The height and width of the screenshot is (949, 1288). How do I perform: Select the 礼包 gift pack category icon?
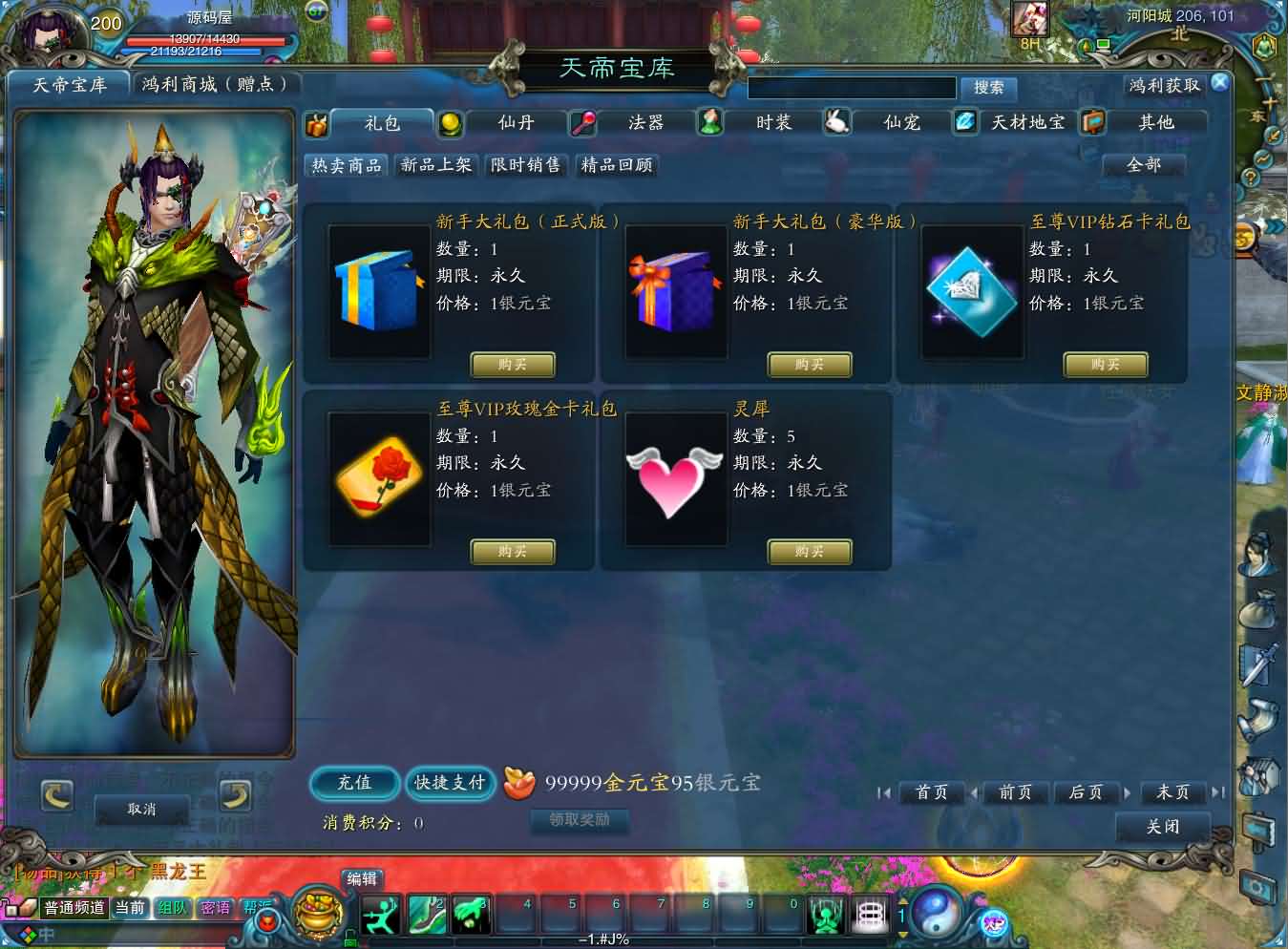(317, 122)
